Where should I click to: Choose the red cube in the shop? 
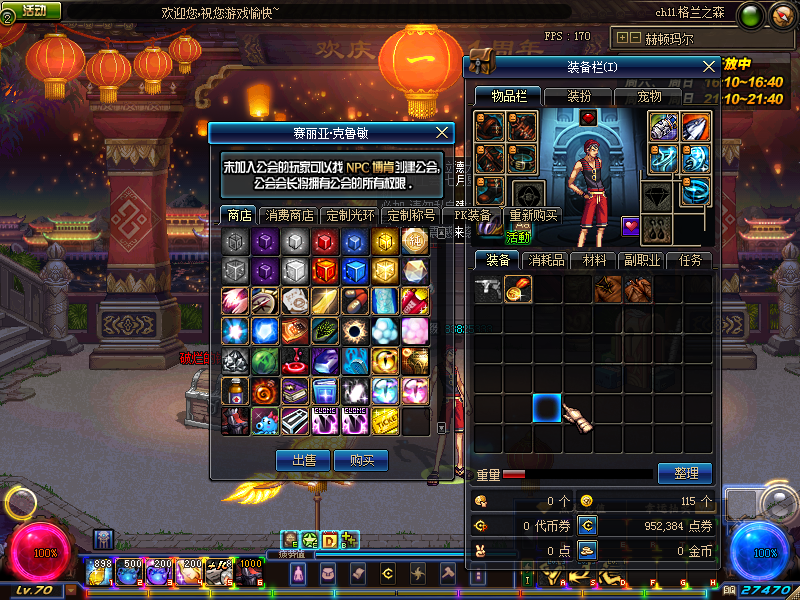325,241
